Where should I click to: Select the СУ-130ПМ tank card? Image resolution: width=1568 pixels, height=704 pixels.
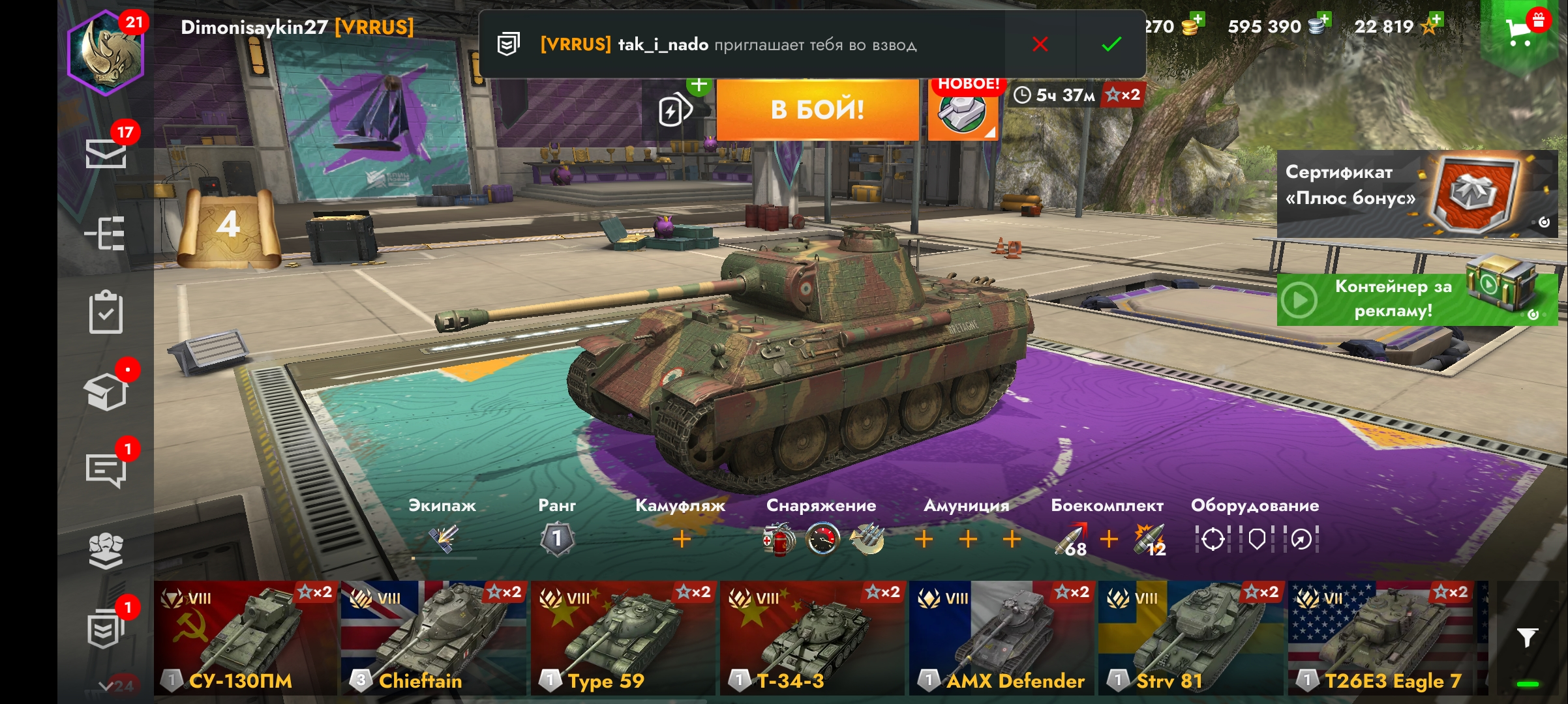[246, 638]
